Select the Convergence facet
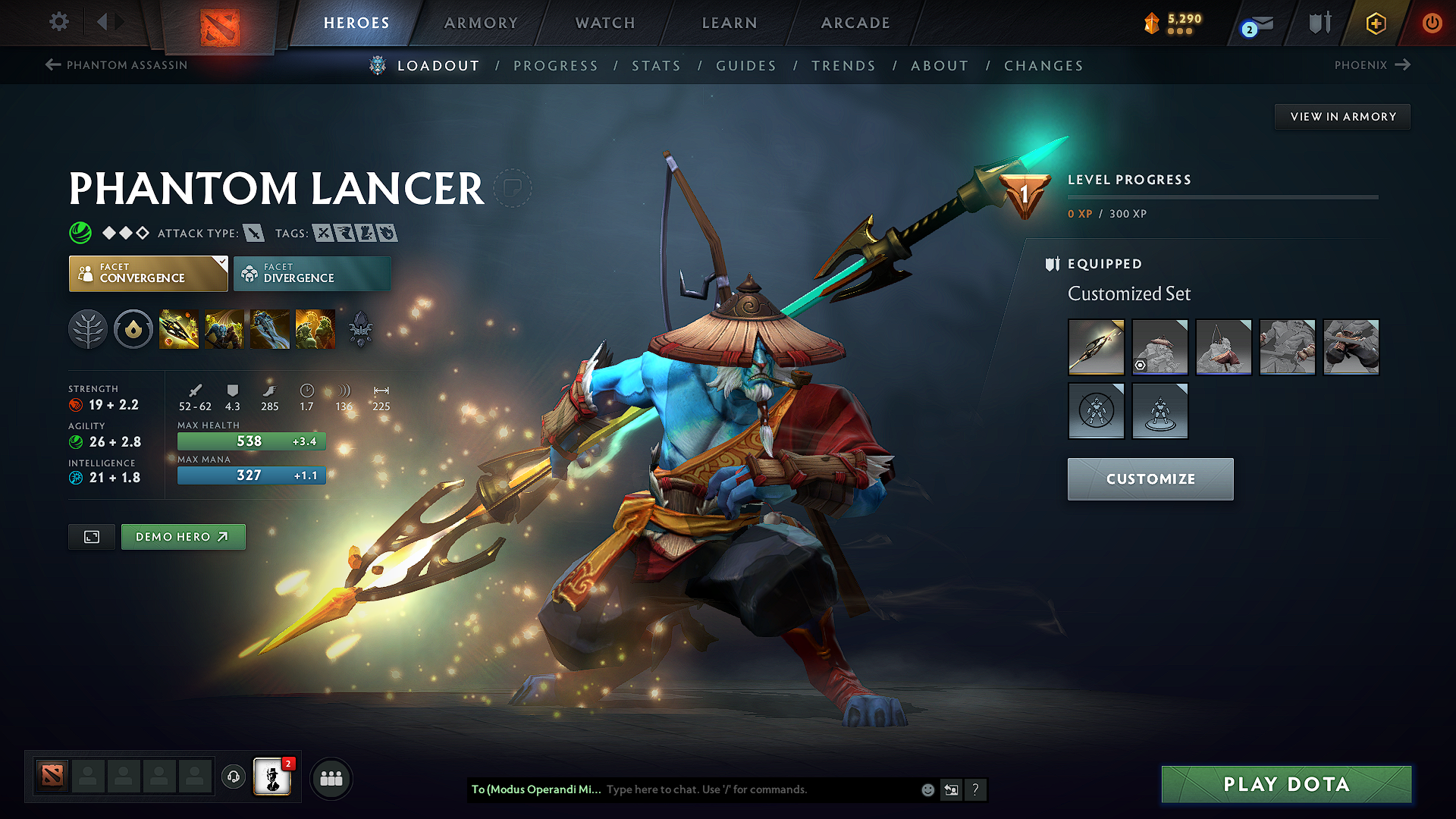The height and width of the screenshot is (819, 1456). pos(144,273)
